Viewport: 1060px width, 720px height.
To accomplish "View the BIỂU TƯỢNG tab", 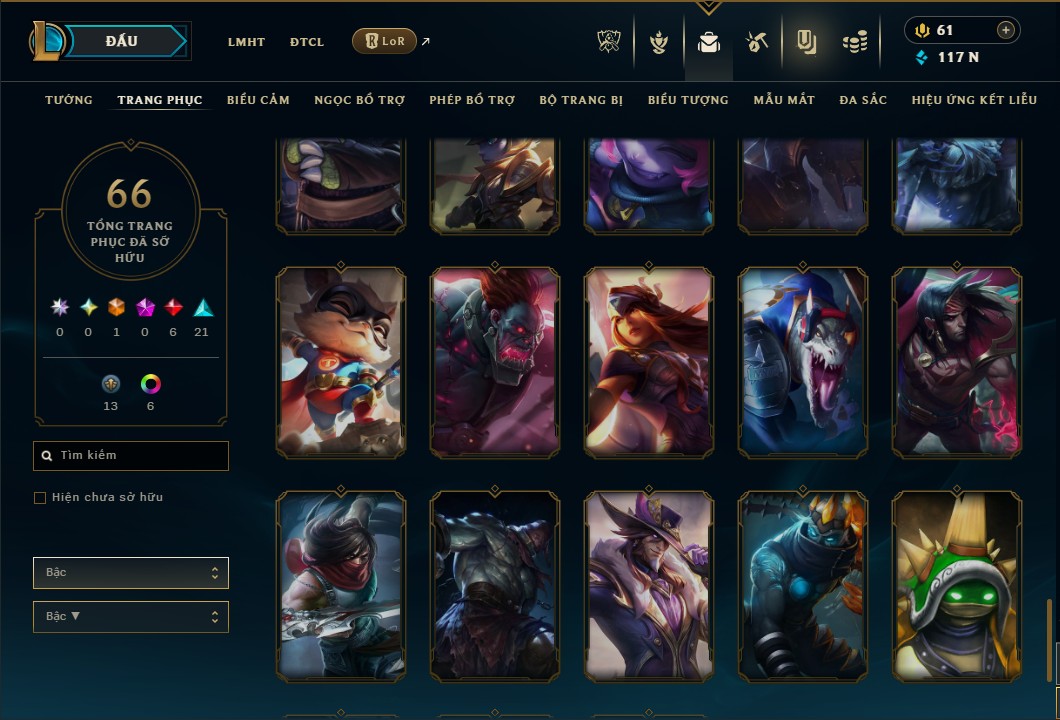I will click(x=688, y=100).
